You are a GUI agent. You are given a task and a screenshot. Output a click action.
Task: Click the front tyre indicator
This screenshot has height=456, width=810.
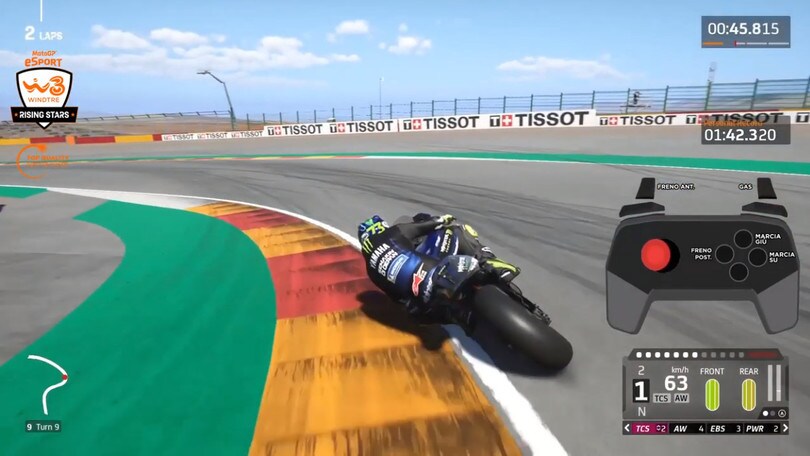coord(713,395)
